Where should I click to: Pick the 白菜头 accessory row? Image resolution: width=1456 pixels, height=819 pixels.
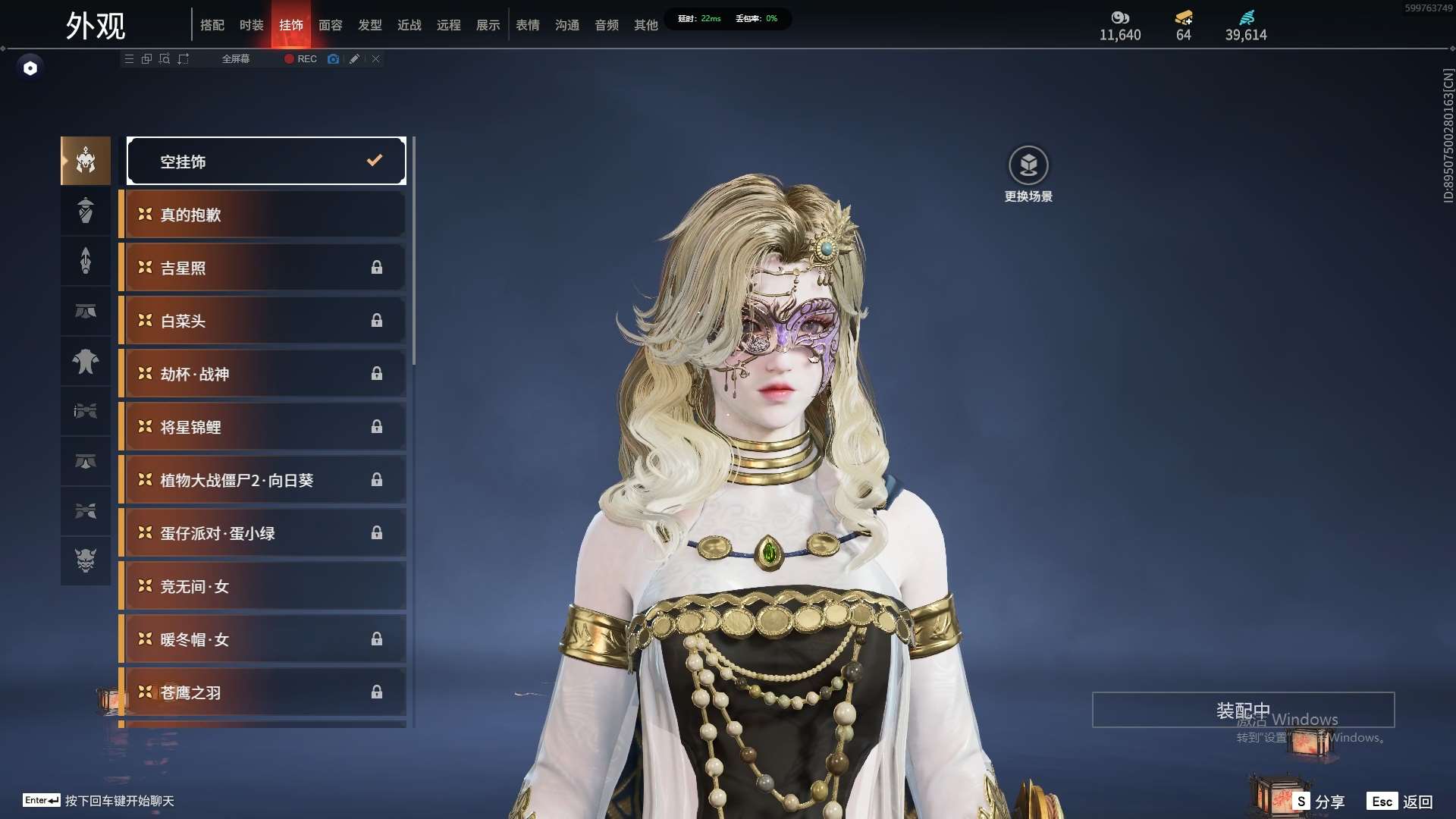coord(264,321)
